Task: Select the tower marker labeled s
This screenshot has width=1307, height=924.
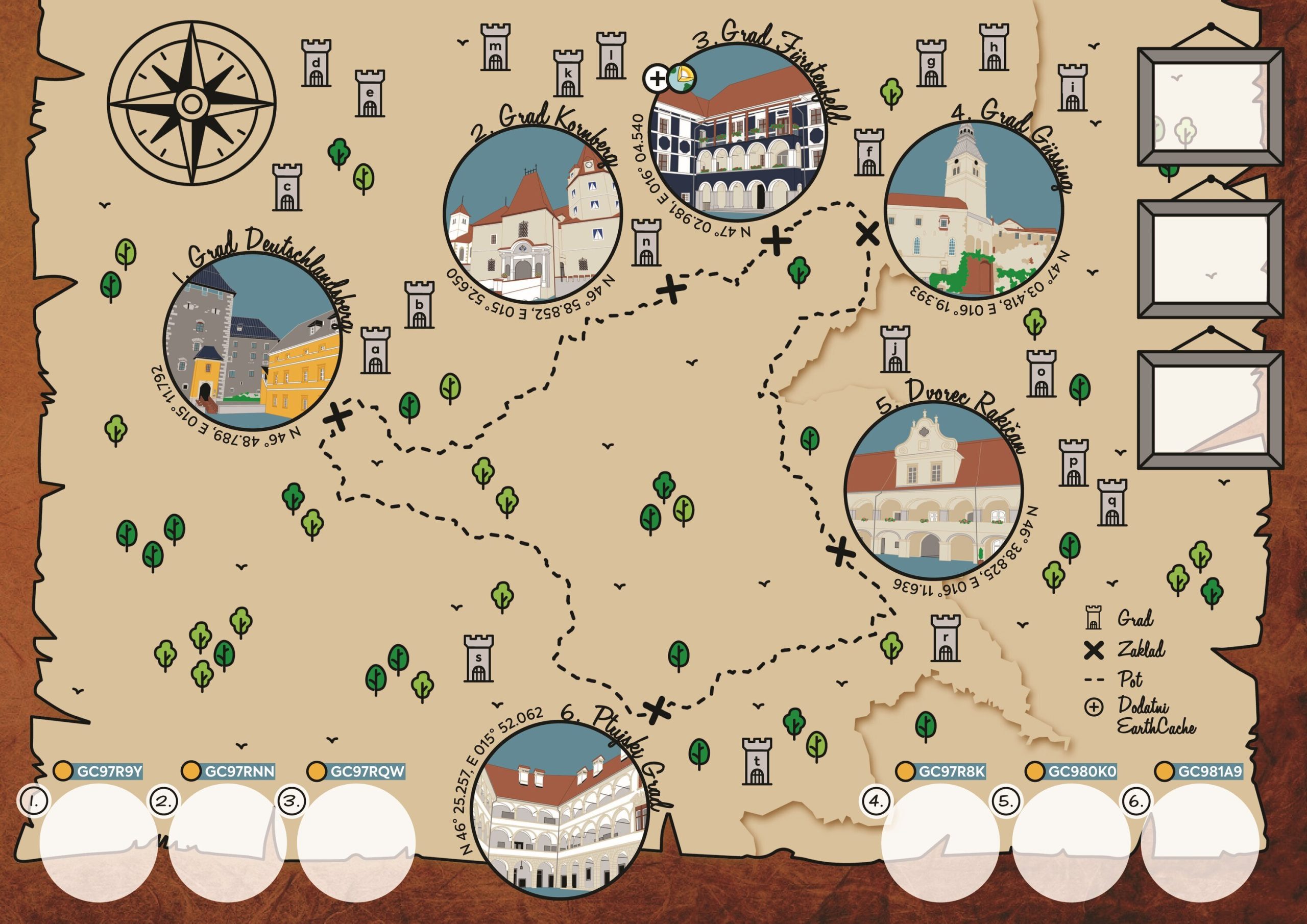Action: pos(479,658)
